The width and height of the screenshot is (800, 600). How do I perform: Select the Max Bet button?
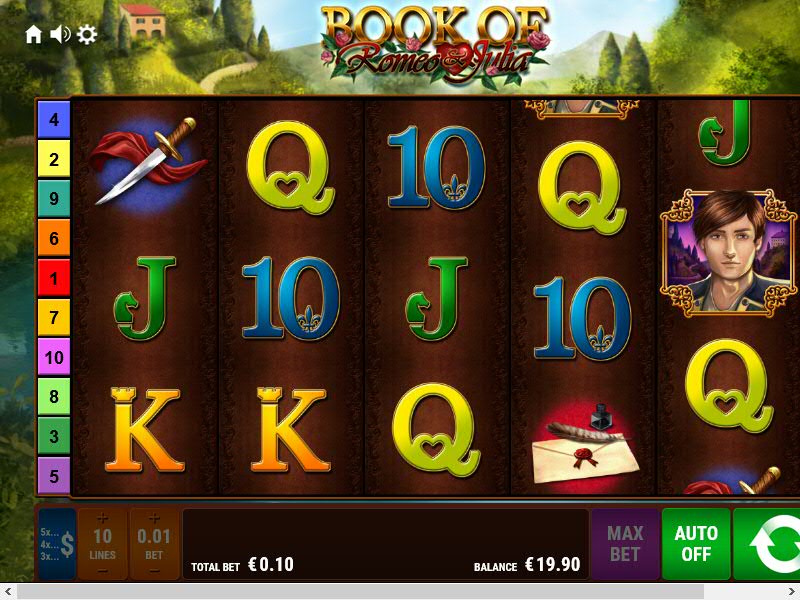[625, 544]
